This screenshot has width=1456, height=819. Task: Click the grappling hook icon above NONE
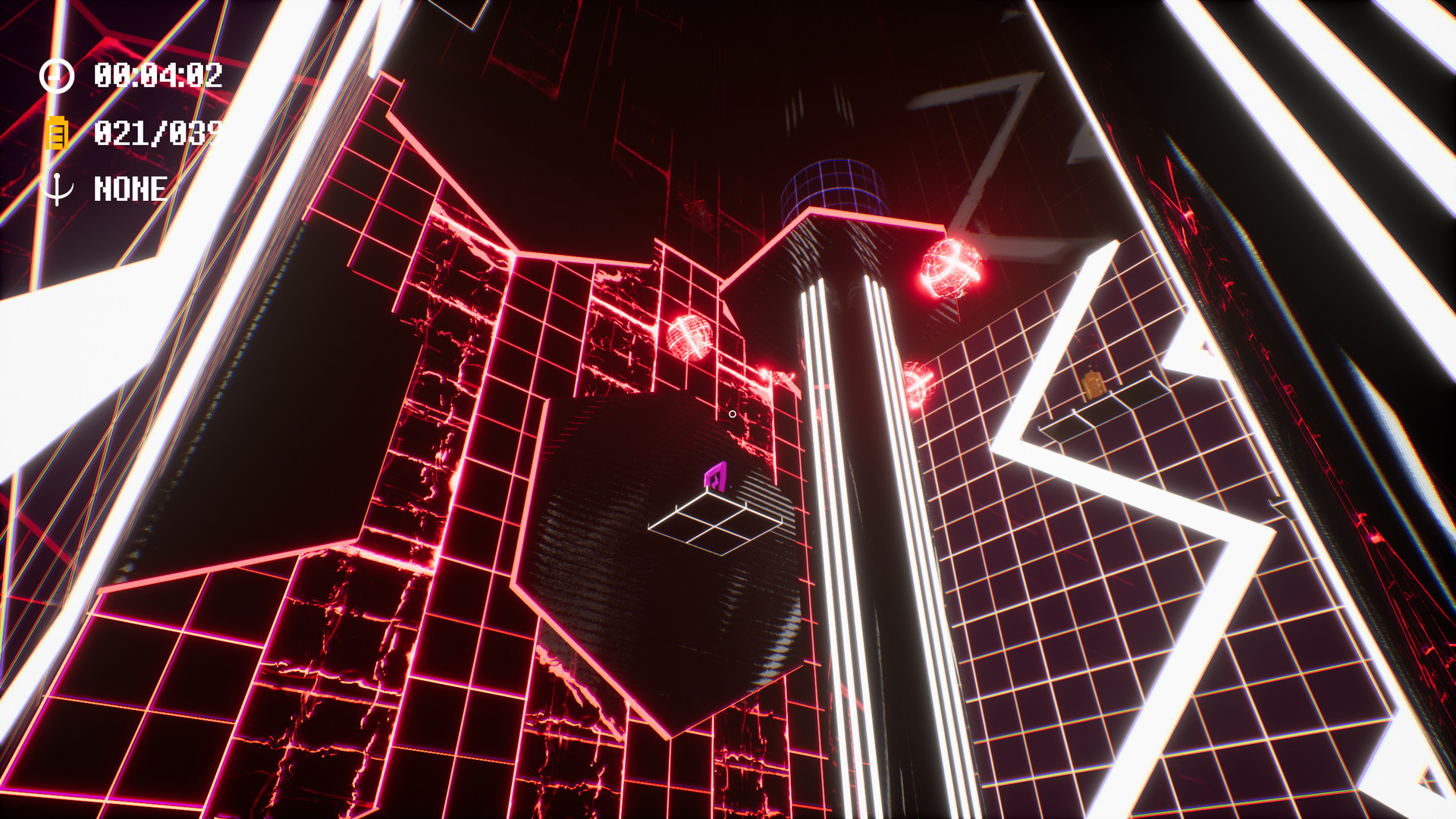point(58,187)
